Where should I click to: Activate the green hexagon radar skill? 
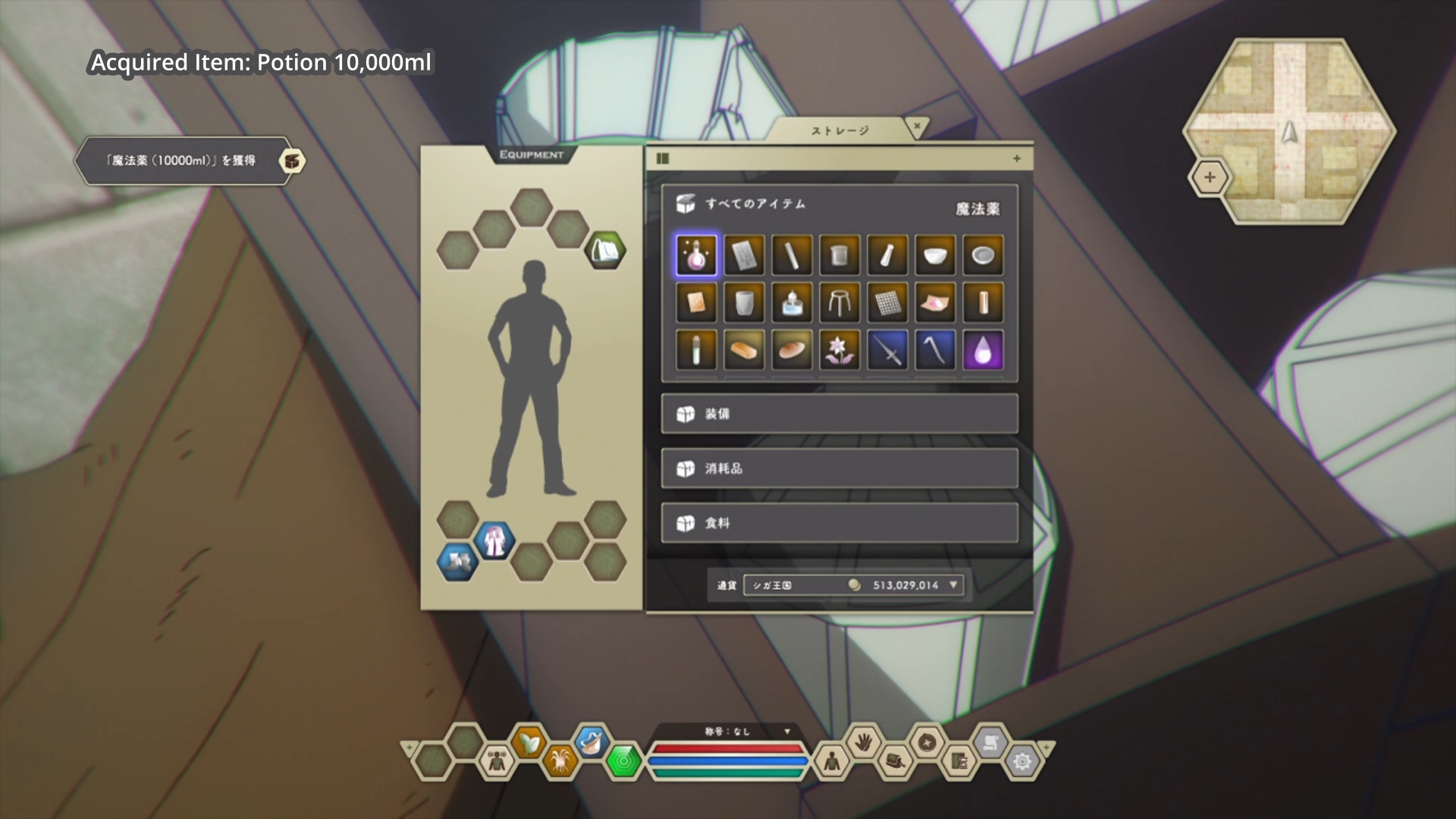coord(623,761)
